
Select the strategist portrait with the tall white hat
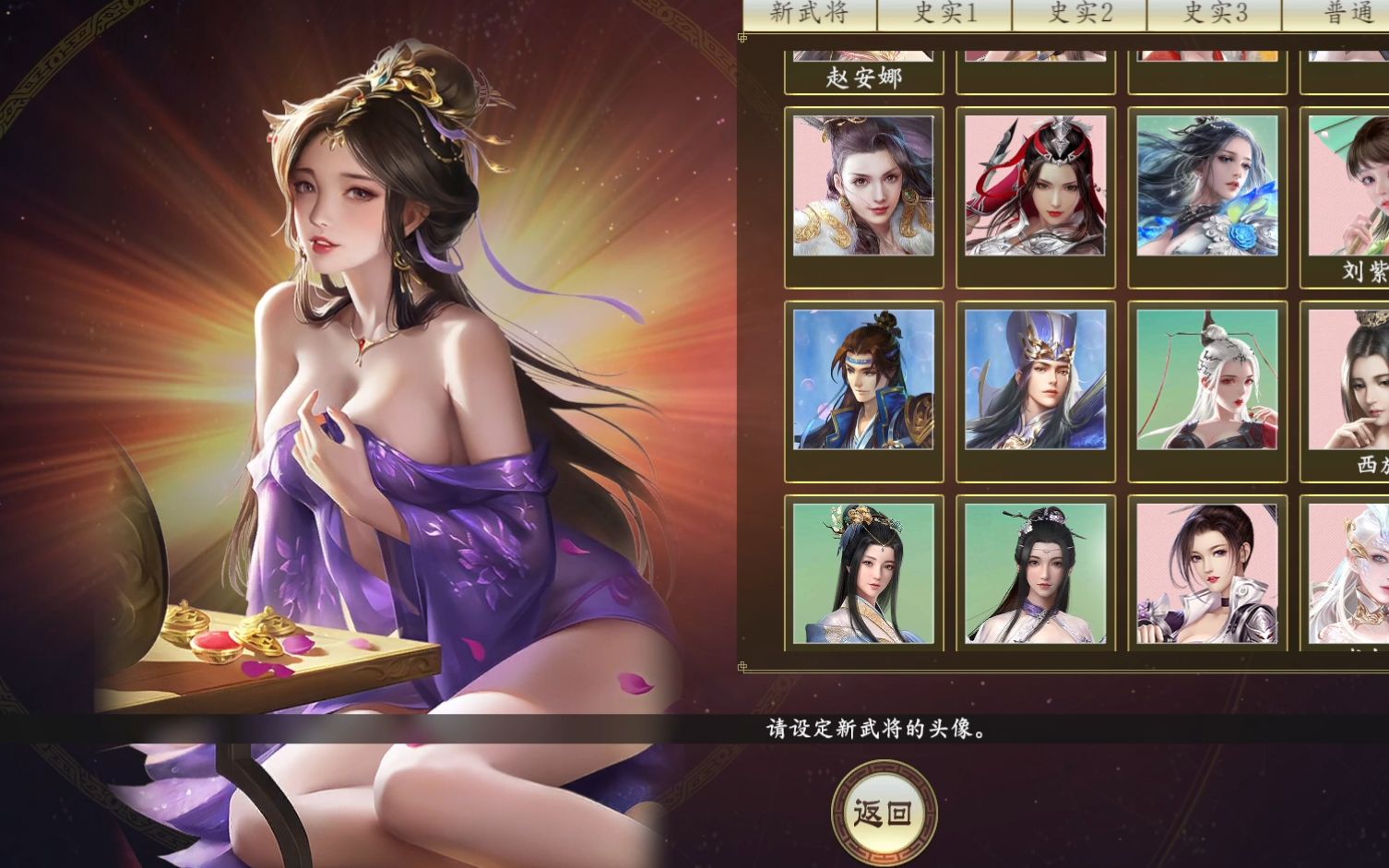pos(1035,387)
